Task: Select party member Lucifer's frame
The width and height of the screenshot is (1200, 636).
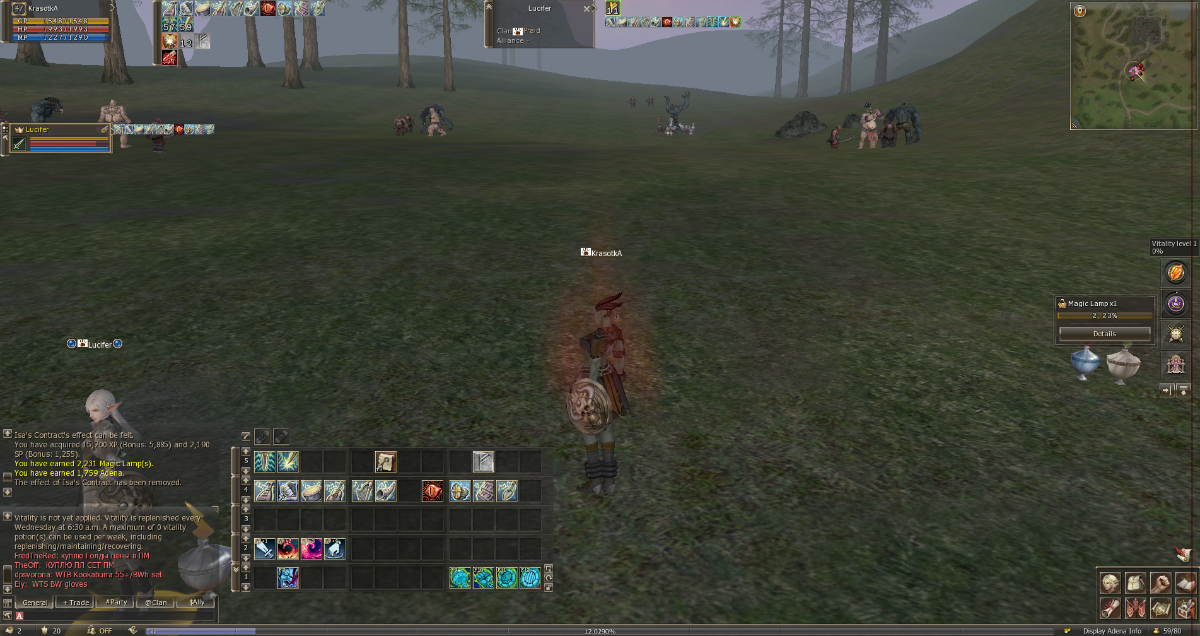Action: pyautogui.click(x=60, y=138)
